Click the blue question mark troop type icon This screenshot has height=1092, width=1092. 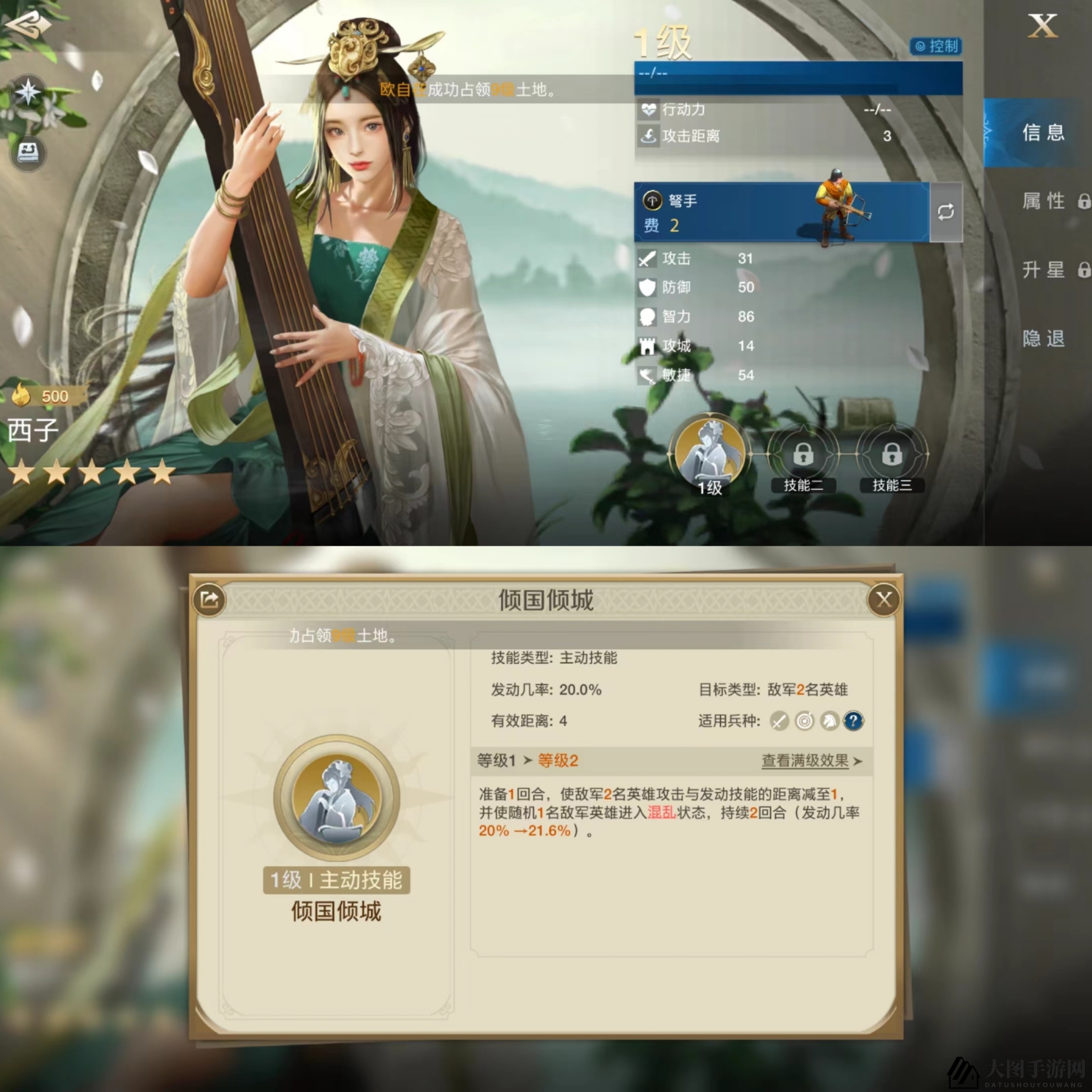pyautogui.click(x=854, y=721)
